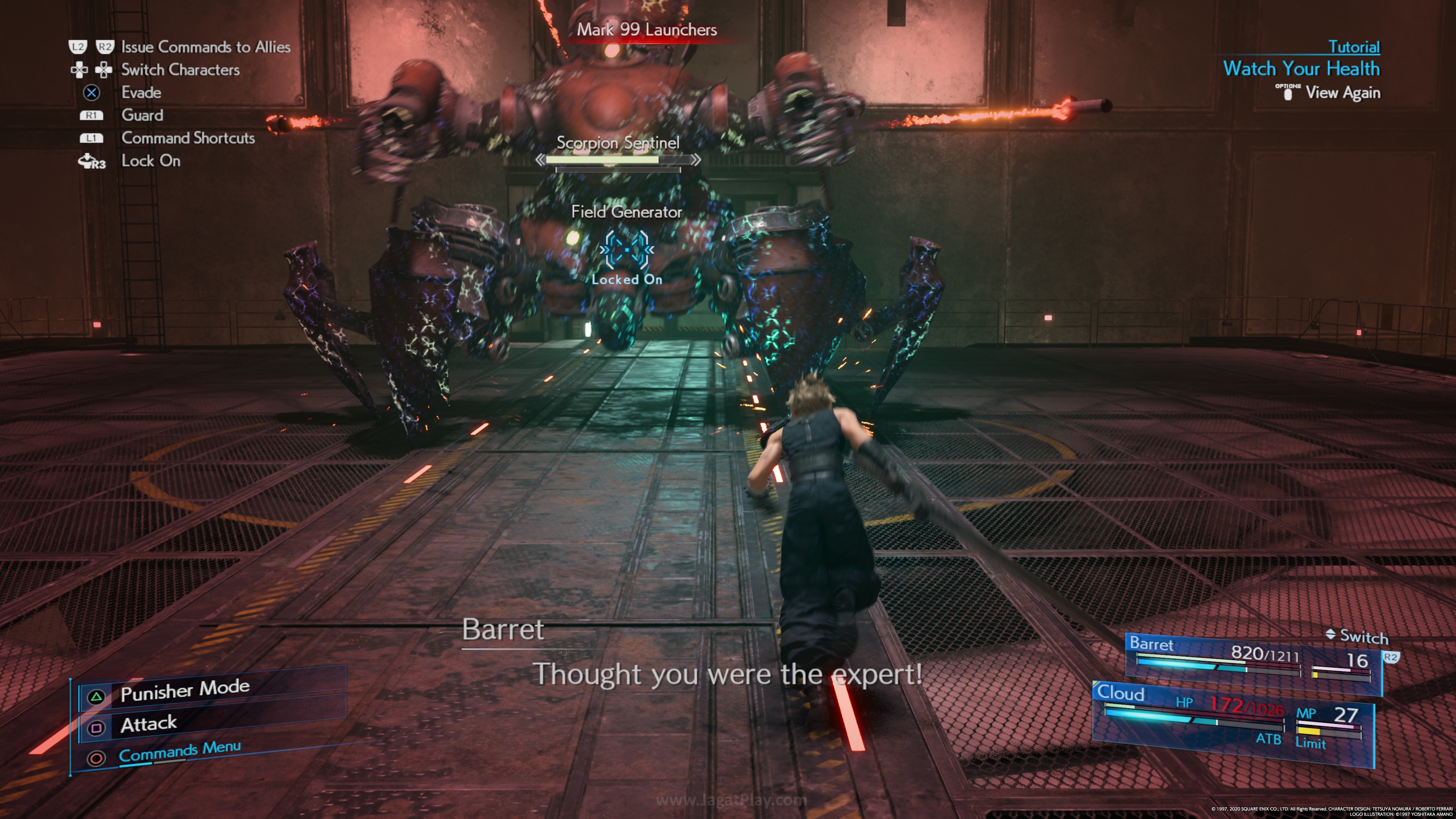Target the Field Generator lock-on reticle
Screen dimensions: 1456x819
pyautogui.click(x=626, y=249)
